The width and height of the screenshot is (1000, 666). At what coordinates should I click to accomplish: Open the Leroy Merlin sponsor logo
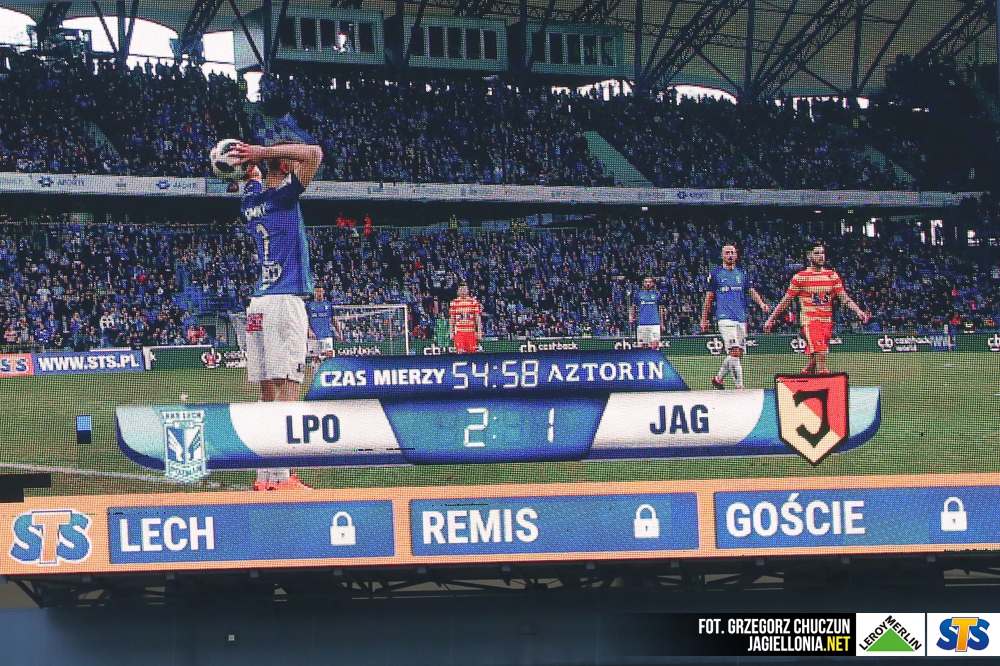tap(889, 635)
